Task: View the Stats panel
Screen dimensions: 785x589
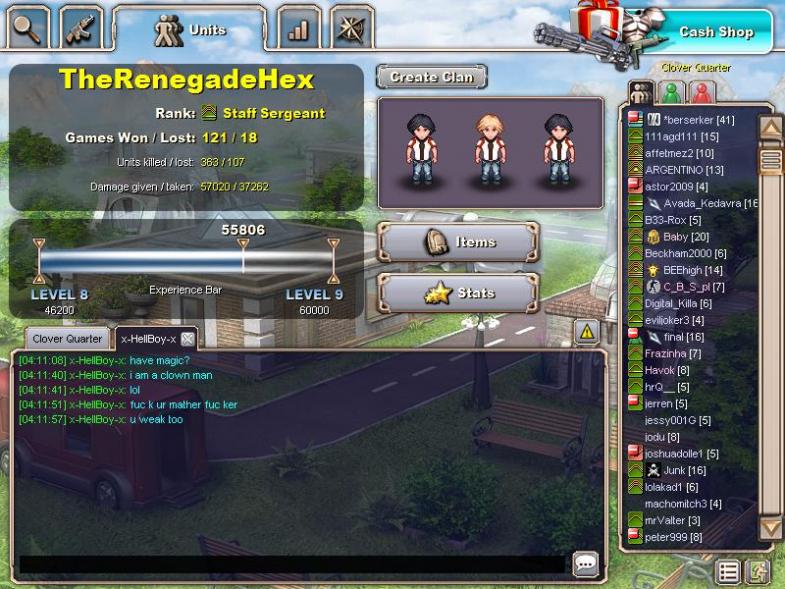Action: 458,294
